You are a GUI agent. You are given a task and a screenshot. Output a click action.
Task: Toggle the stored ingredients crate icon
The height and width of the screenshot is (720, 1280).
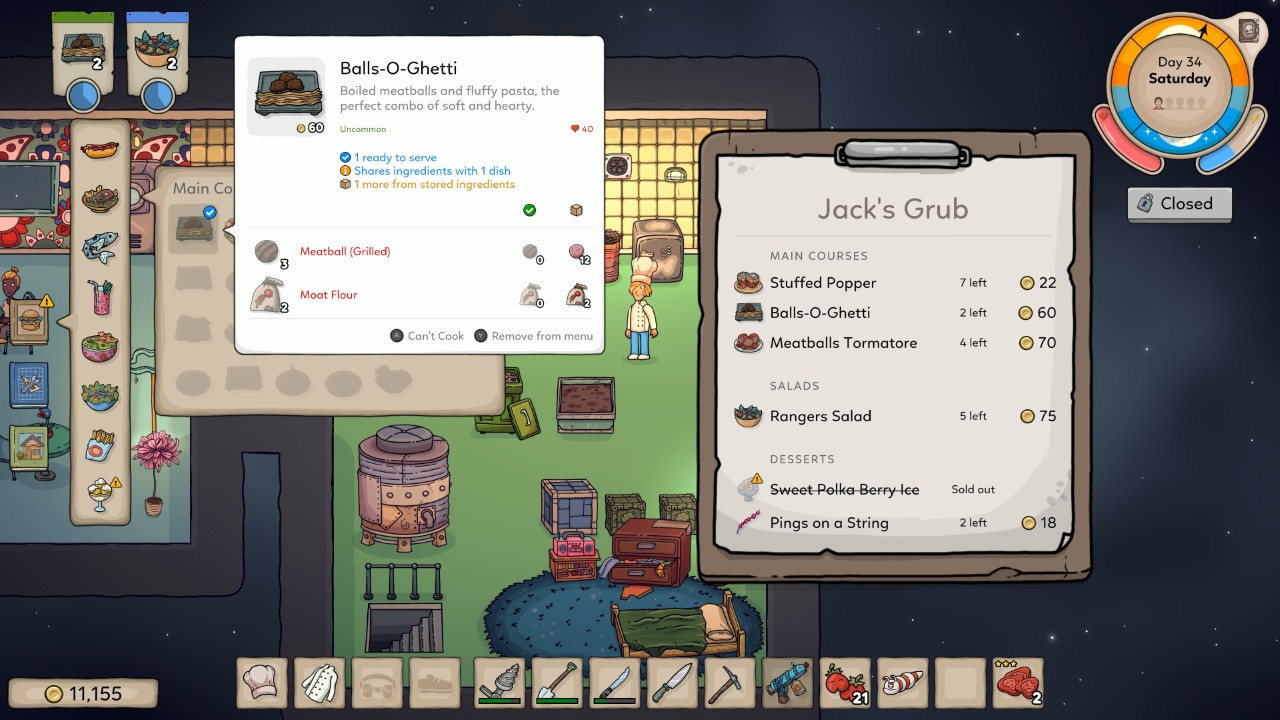(576, 210)
